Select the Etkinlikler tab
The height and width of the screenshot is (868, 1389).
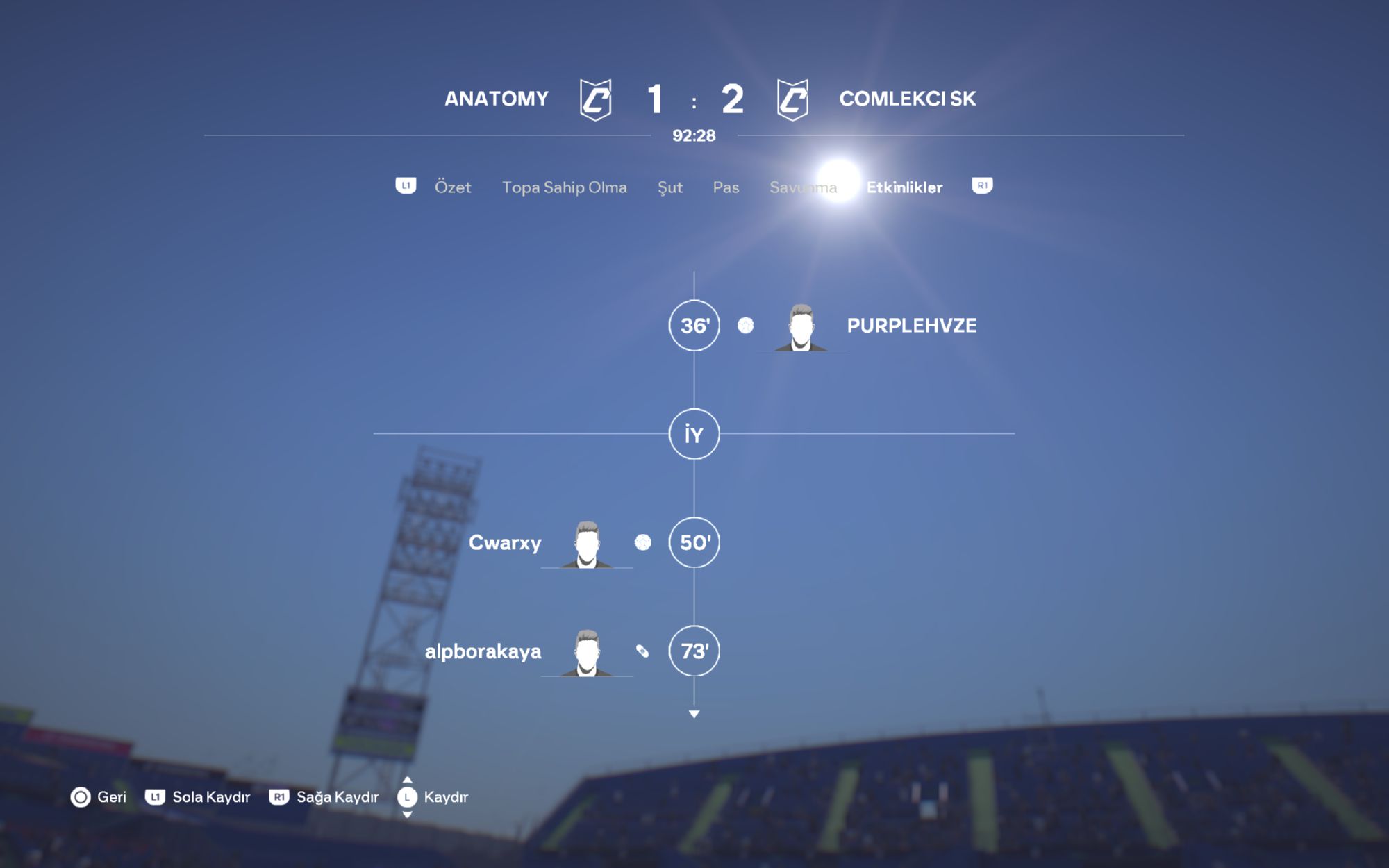pos(904,187)
